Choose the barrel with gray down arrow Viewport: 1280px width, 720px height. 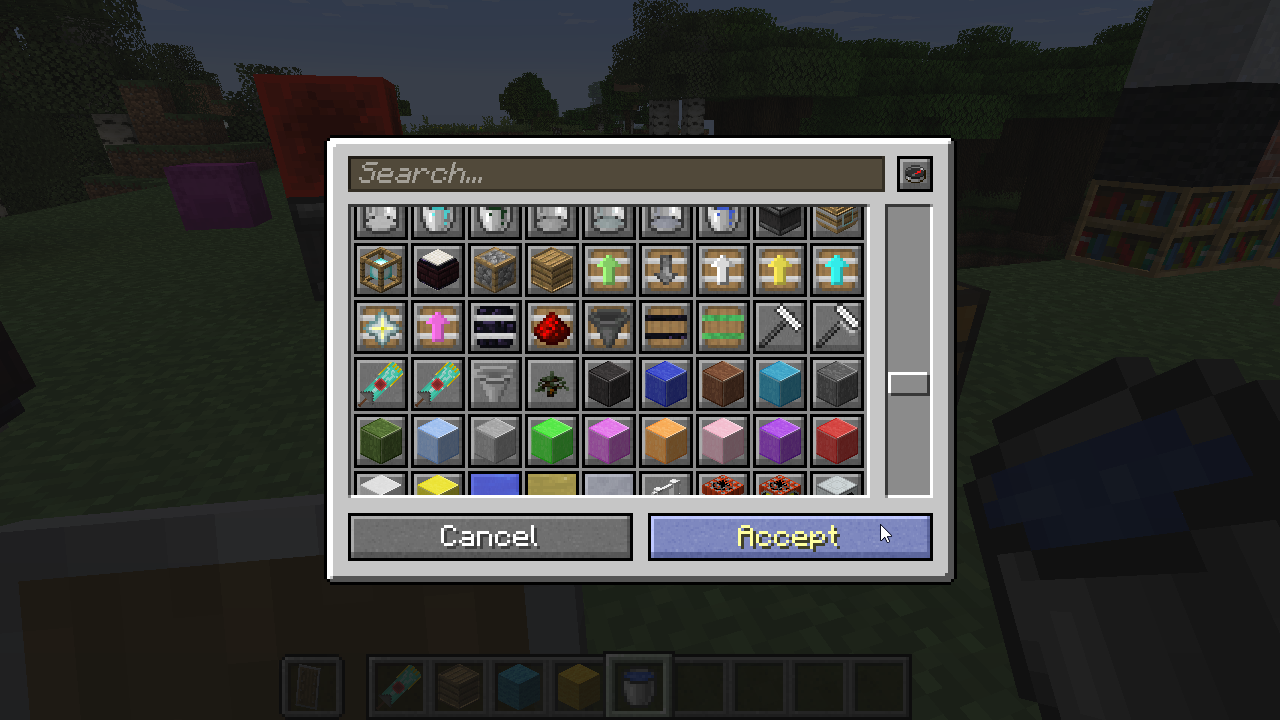(666, 270)
